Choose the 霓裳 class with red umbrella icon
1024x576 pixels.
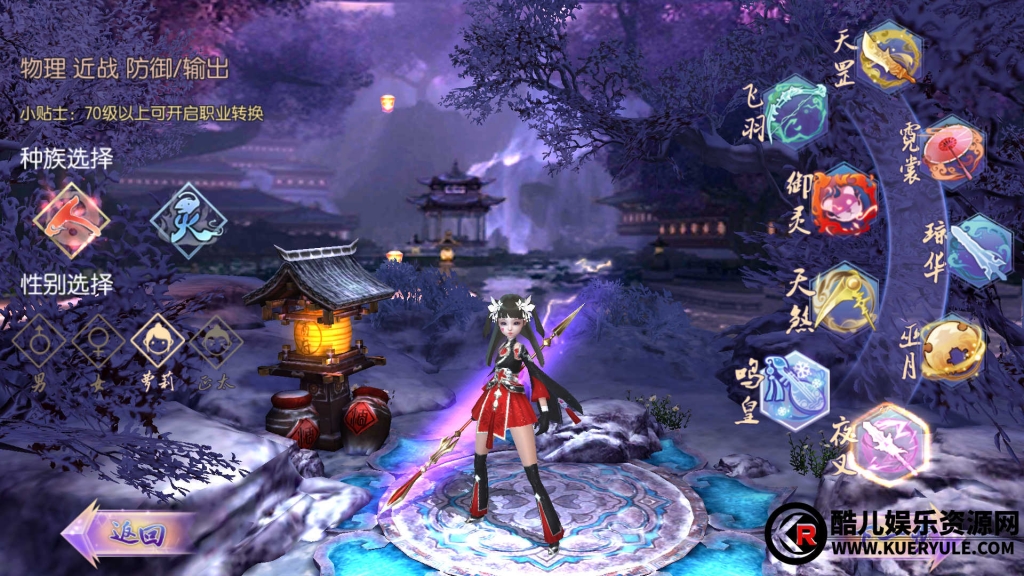pyautogui.click(x=952, y=152)
